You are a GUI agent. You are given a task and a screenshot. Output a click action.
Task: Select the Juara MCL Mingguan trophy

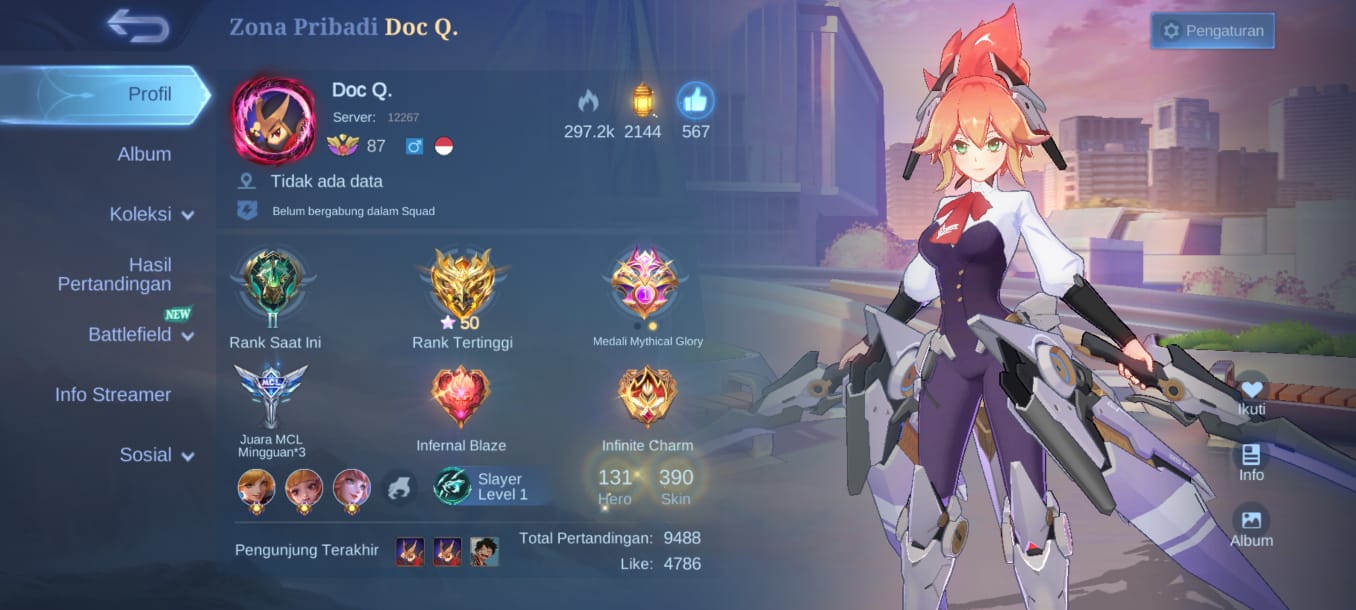[271, 396]
